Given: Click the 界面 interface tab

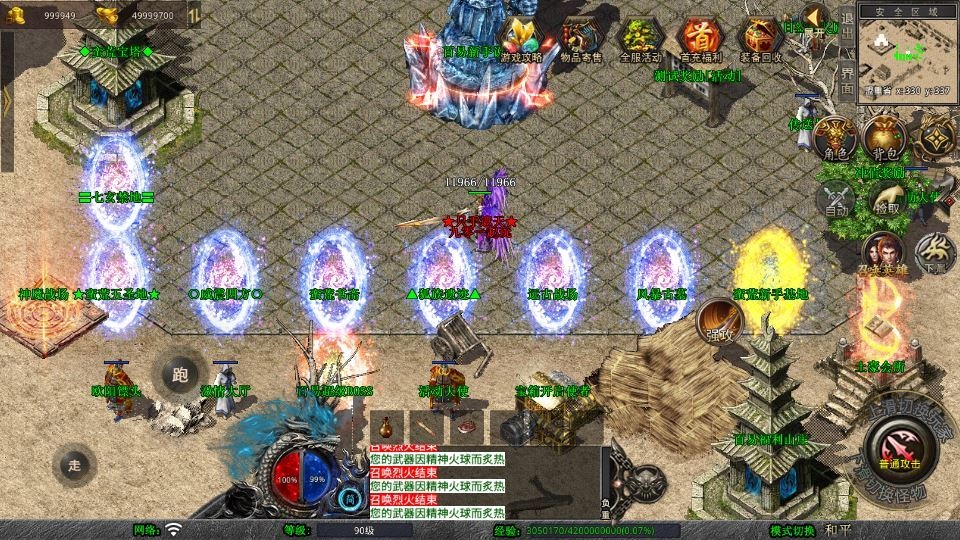Looking at the screenshot, I should tap(847, 78).
